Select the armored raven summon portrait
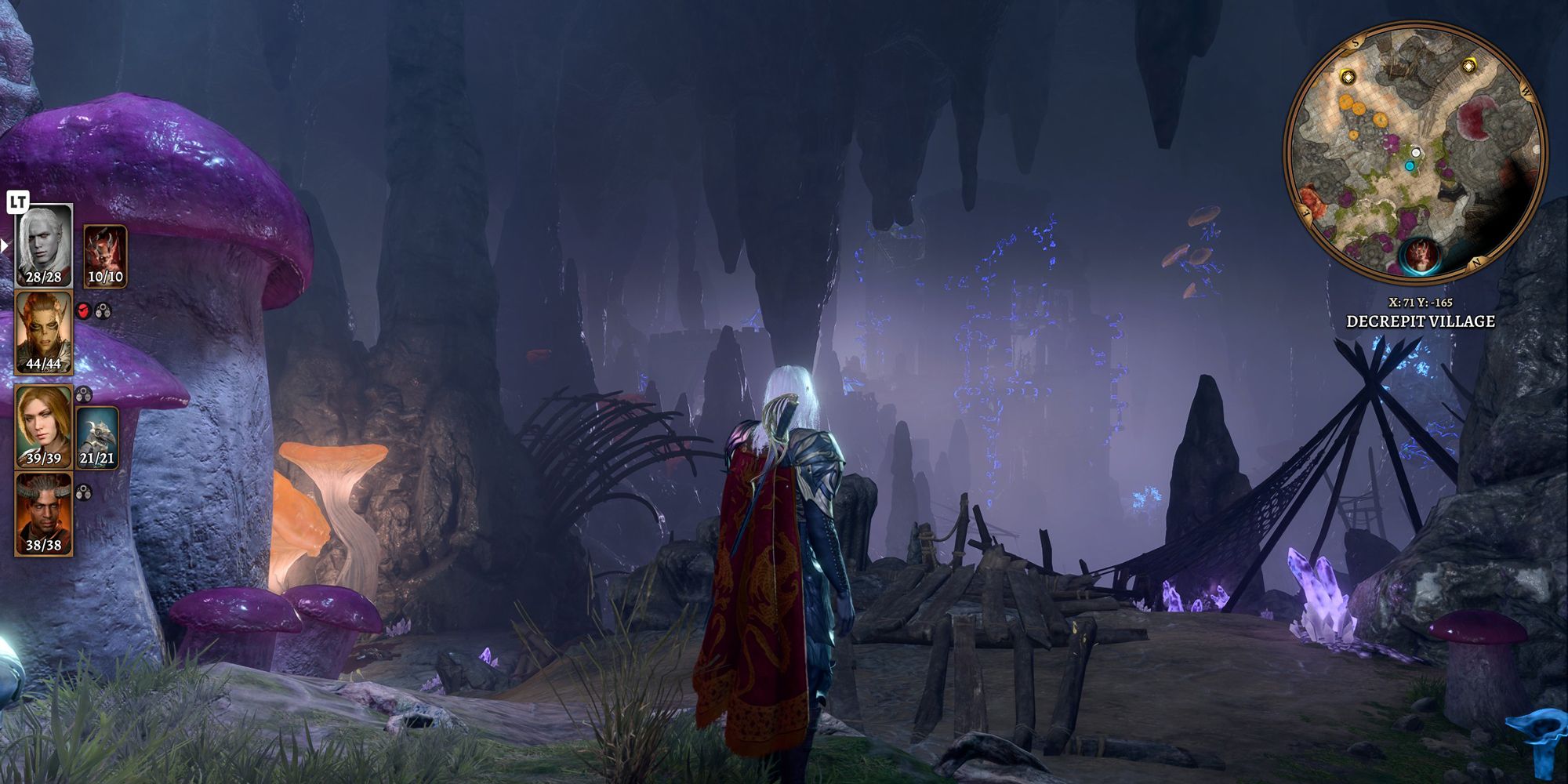Viewport: 1568px width, 784px height. pyautogui.click(x=97, y=437)
